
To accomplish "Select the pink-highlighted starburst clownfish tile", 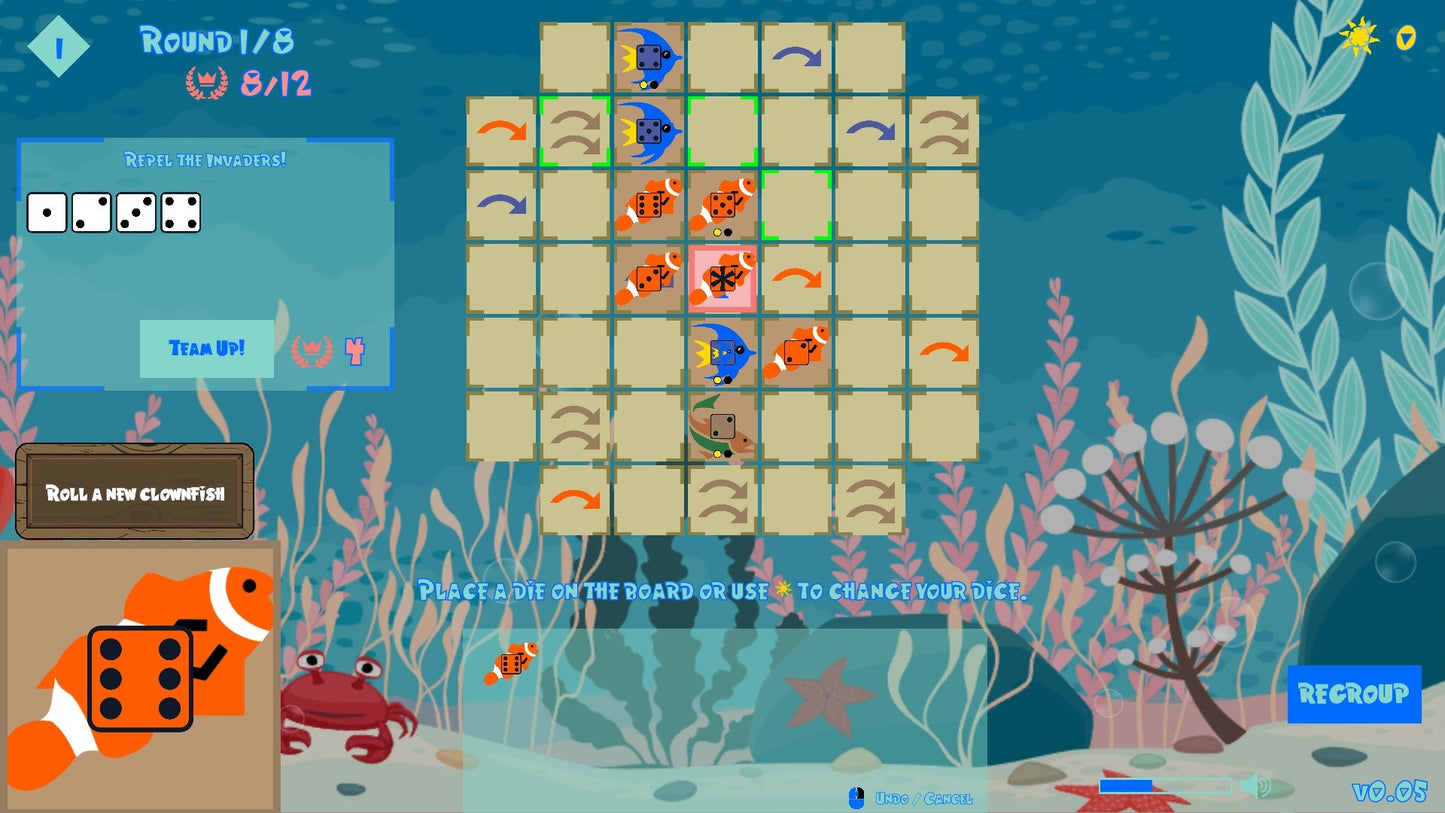I will click(x=722, y=278).
